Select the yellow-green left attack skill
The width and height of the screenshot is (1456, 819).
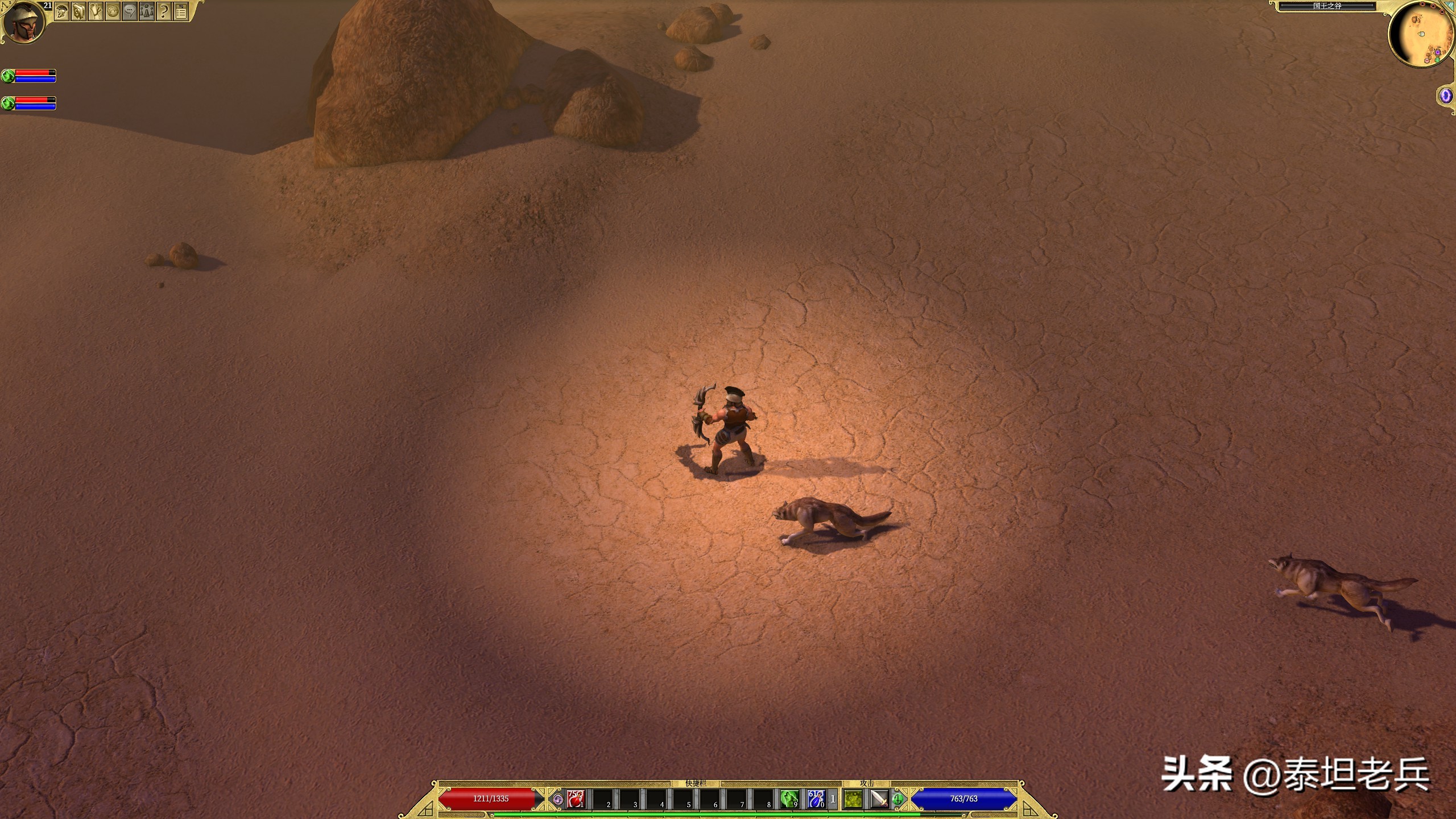point(853,799)
